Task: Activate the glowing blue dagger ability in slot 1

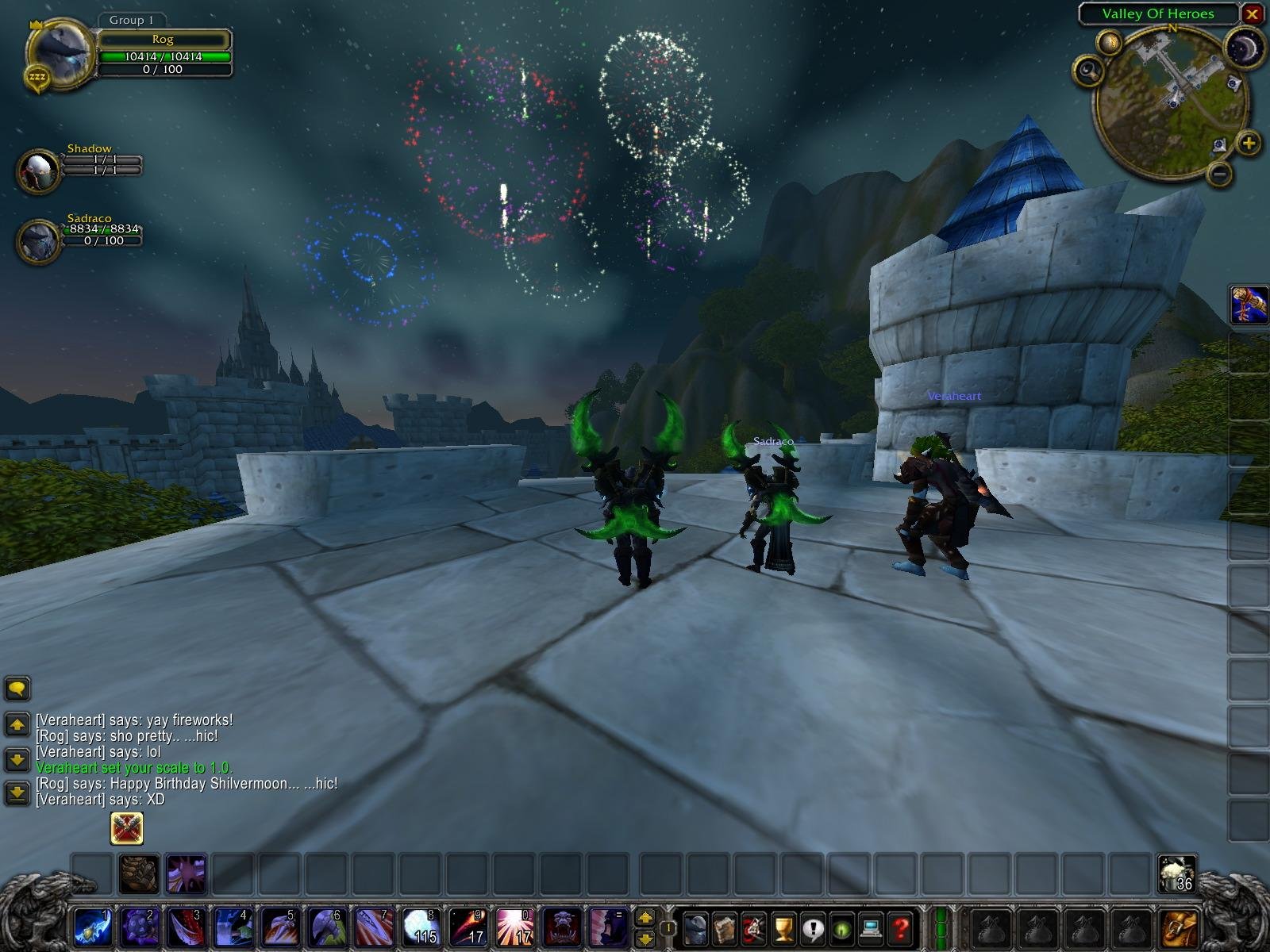Action: coord(92,927)
